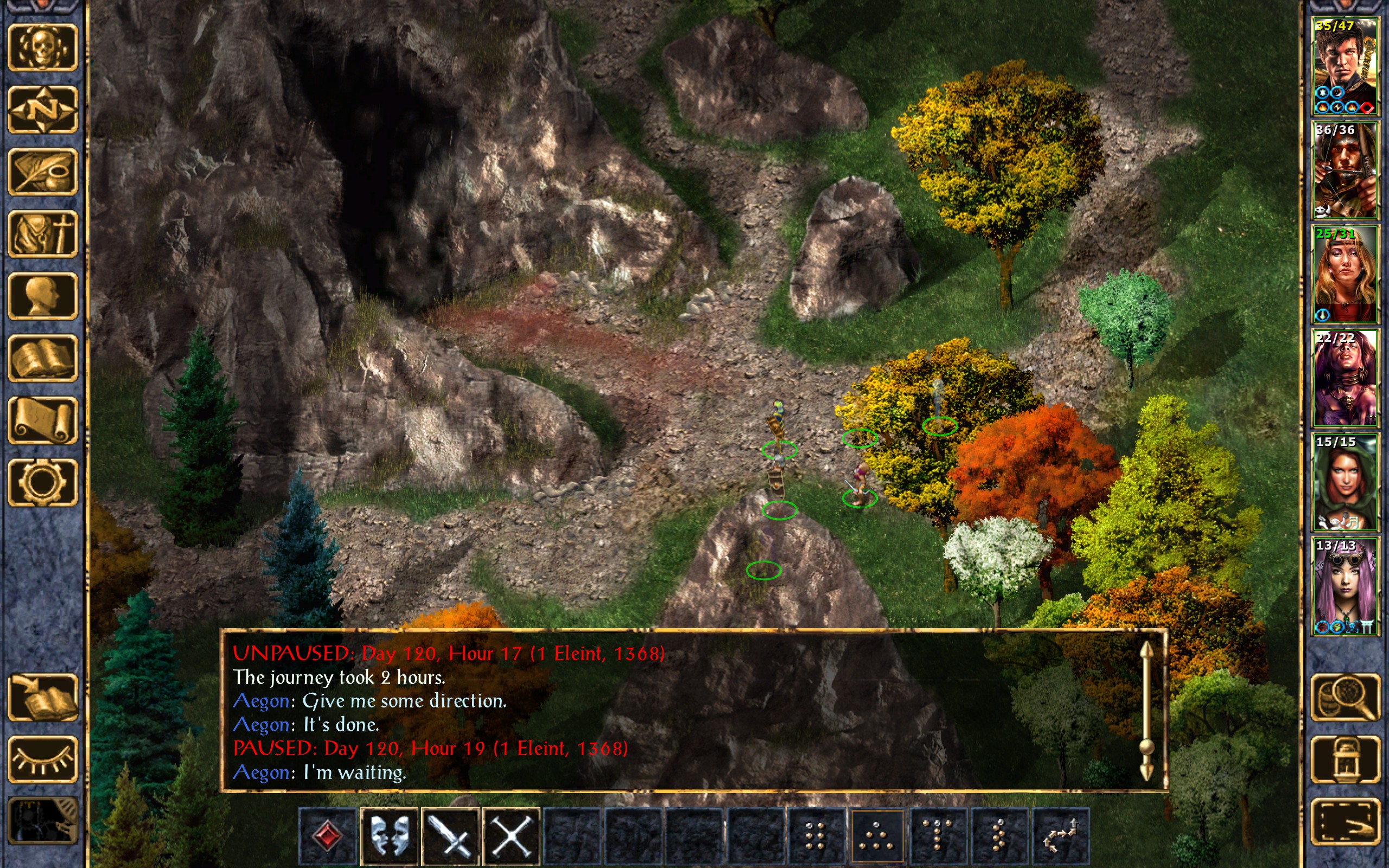Viewport: 1389px width, 868px height.
Task: Click the crossed lines stop action
Action: [512, 836]
